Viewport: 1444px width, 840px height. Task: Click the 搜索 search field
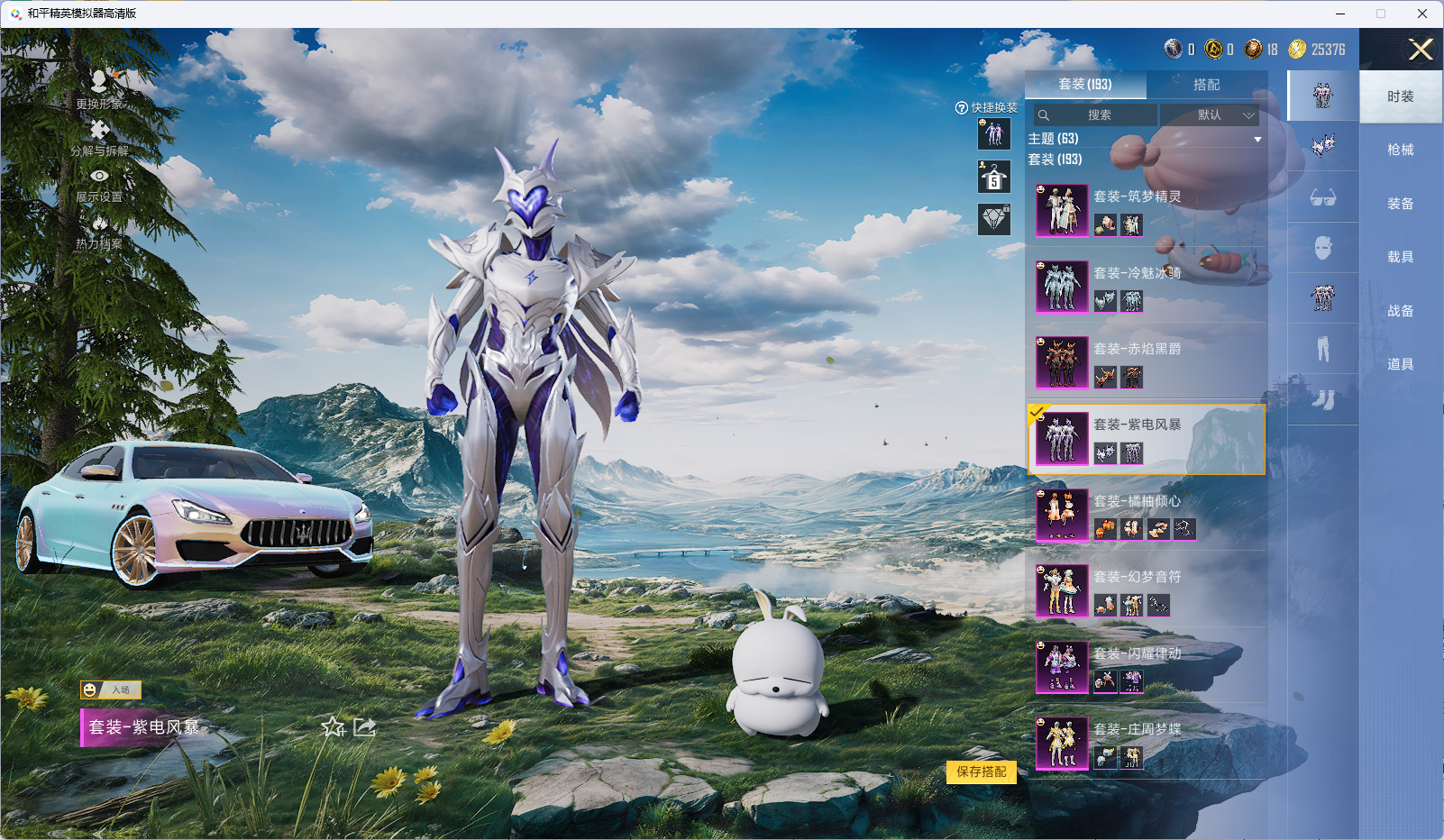[x=1096, y=115]
